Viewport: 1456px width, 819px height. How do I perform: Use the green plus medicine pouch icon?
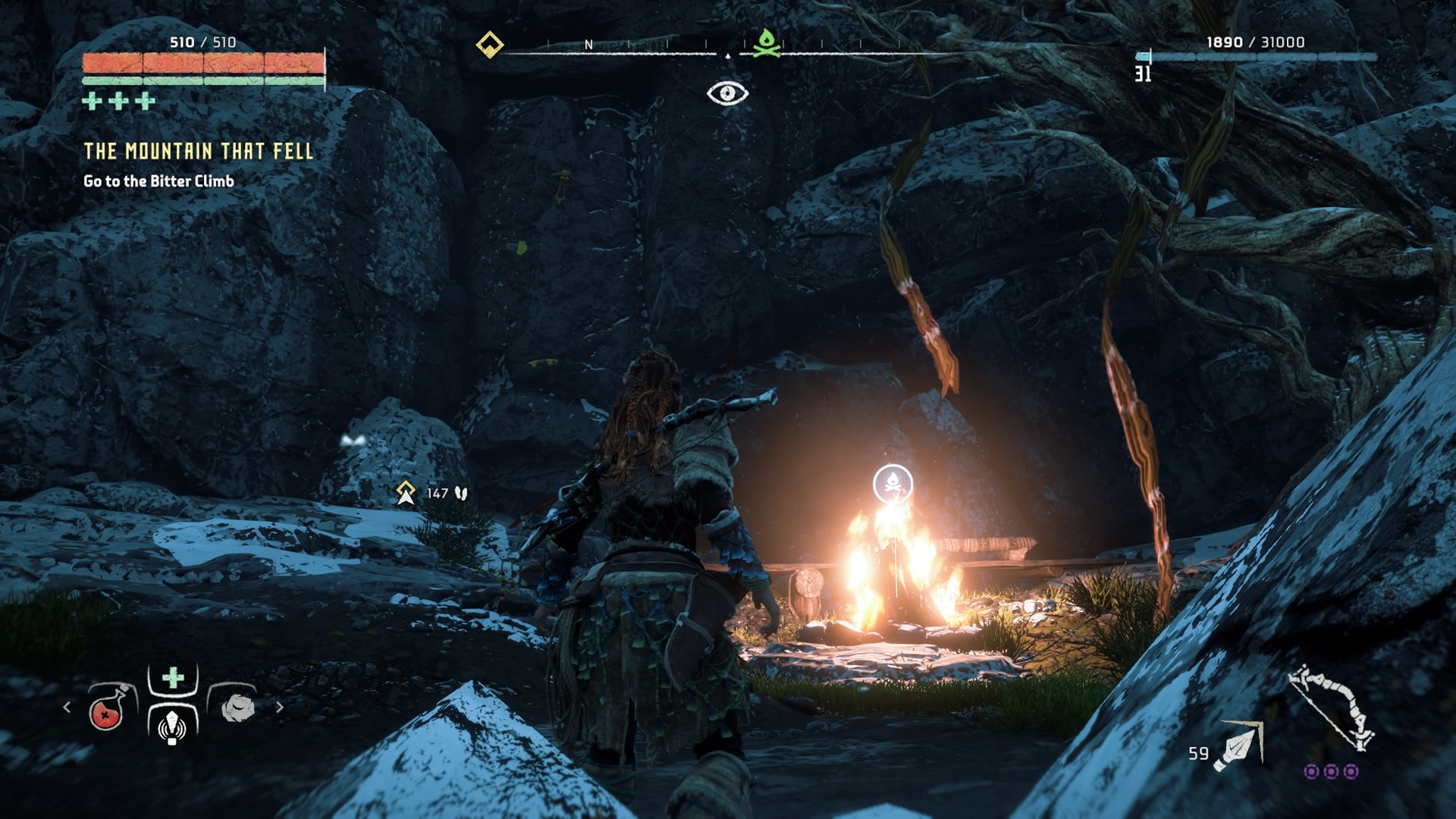coord(173,677)
